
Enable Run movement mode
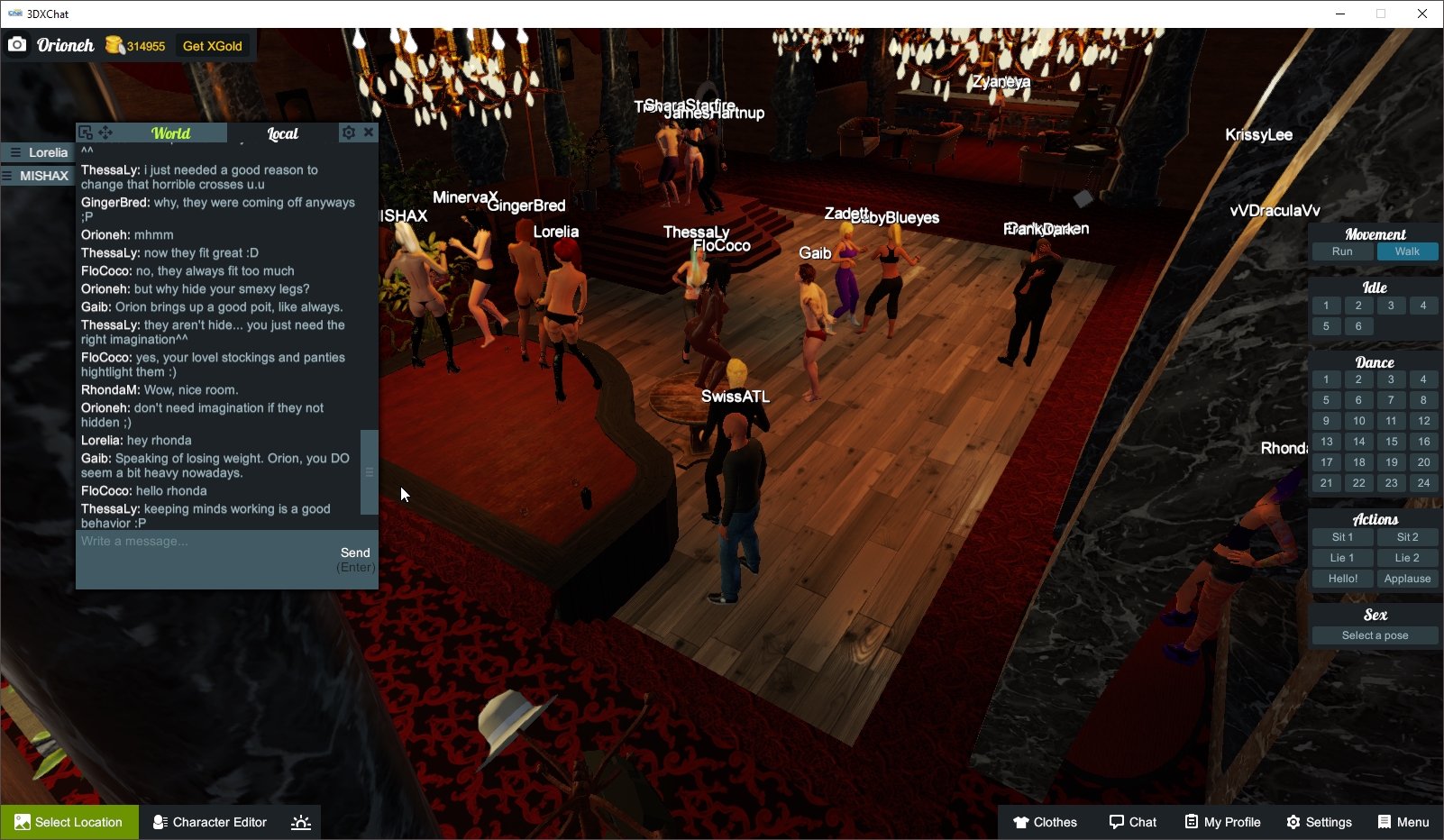[x=1342, y=251]
